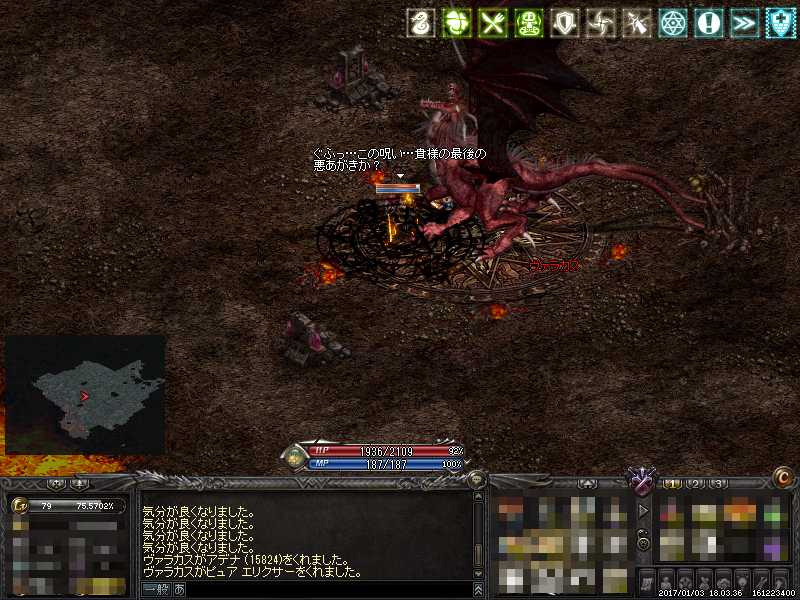Select the pinwheel shuriken buff icon
Image resolution: width=800 pixels, height=600 pixels.
click(x=601, y=22)
